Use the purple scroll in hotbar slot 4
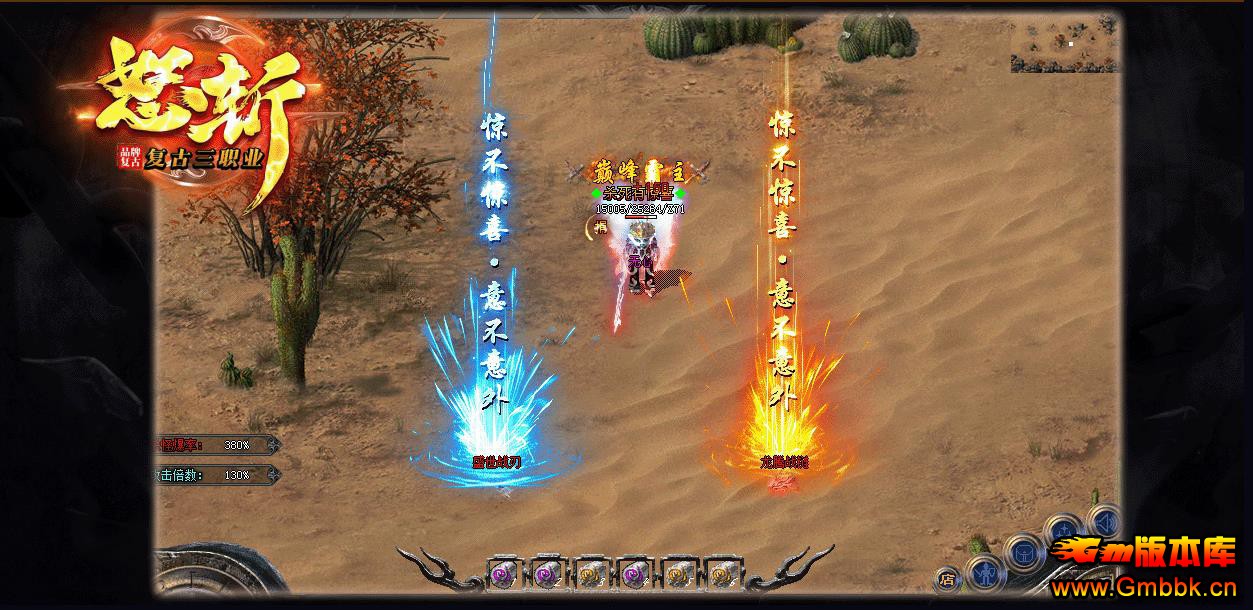1253x610 pixels. (x=635, y=575)
